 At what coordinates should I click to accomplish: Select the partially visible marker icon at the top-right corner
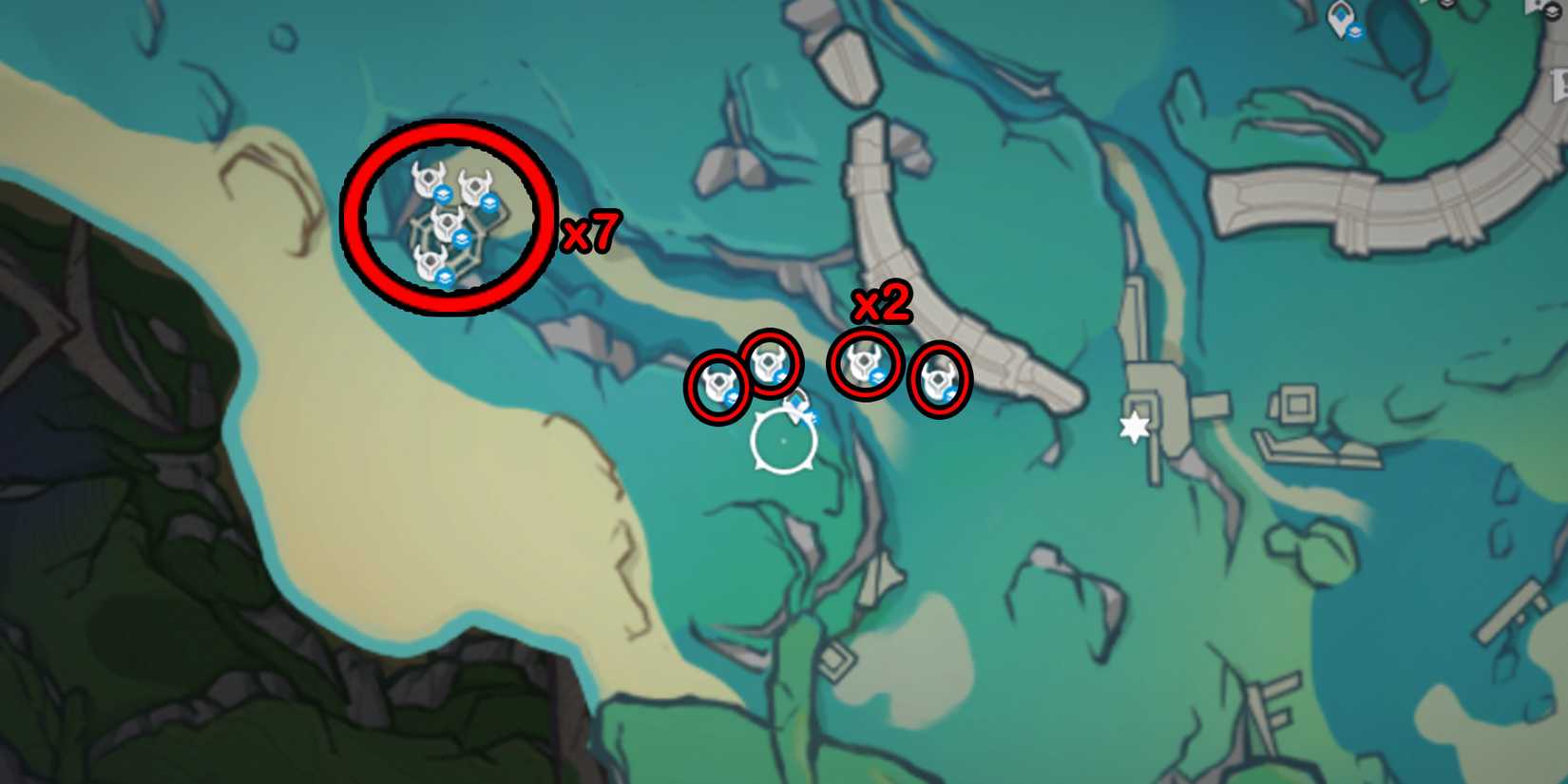point(1552,11)
